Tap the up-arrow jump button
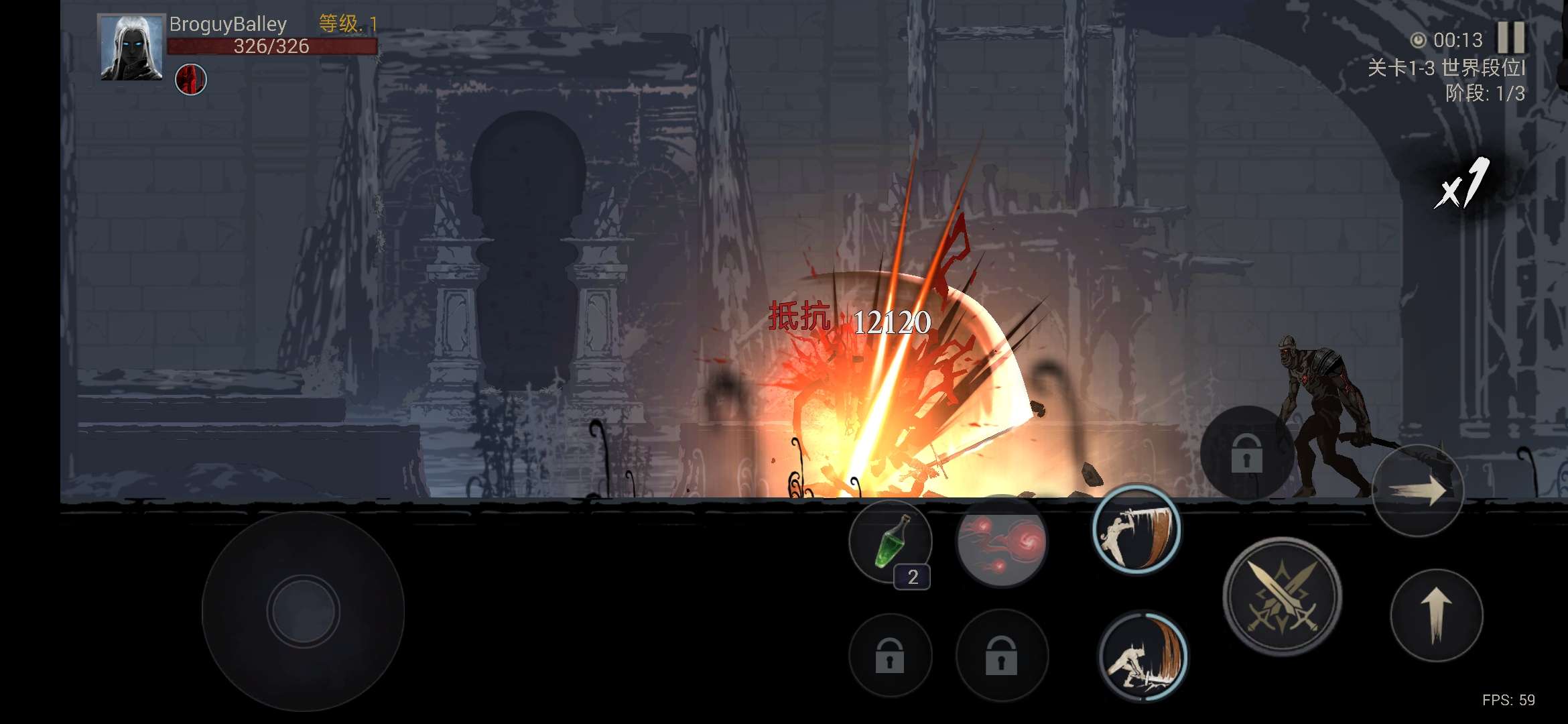 point(1436,615)
